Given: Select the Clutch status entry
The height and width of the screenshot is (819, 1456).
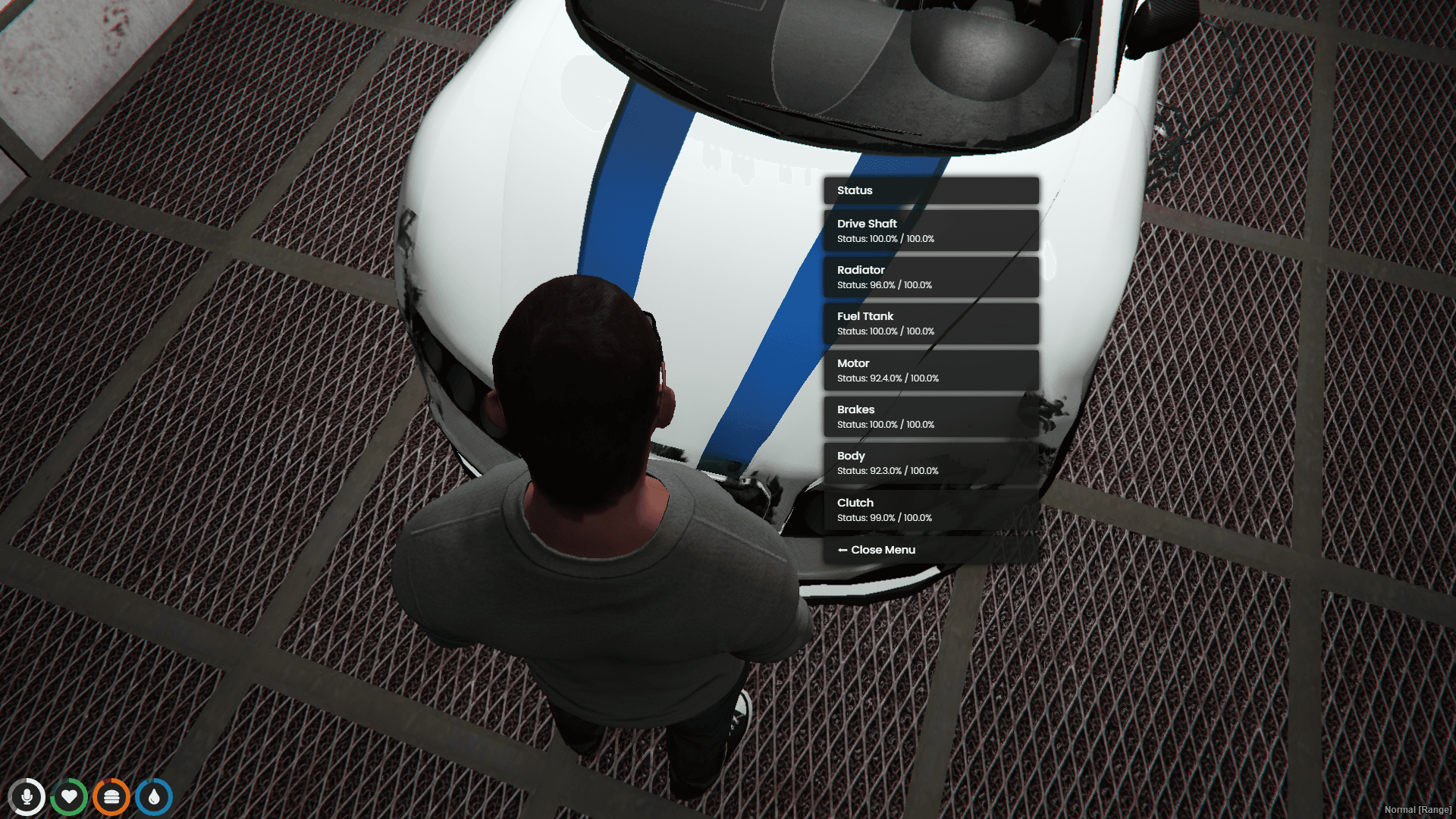Looking at the screenshot, I should (x=930, y=509).
